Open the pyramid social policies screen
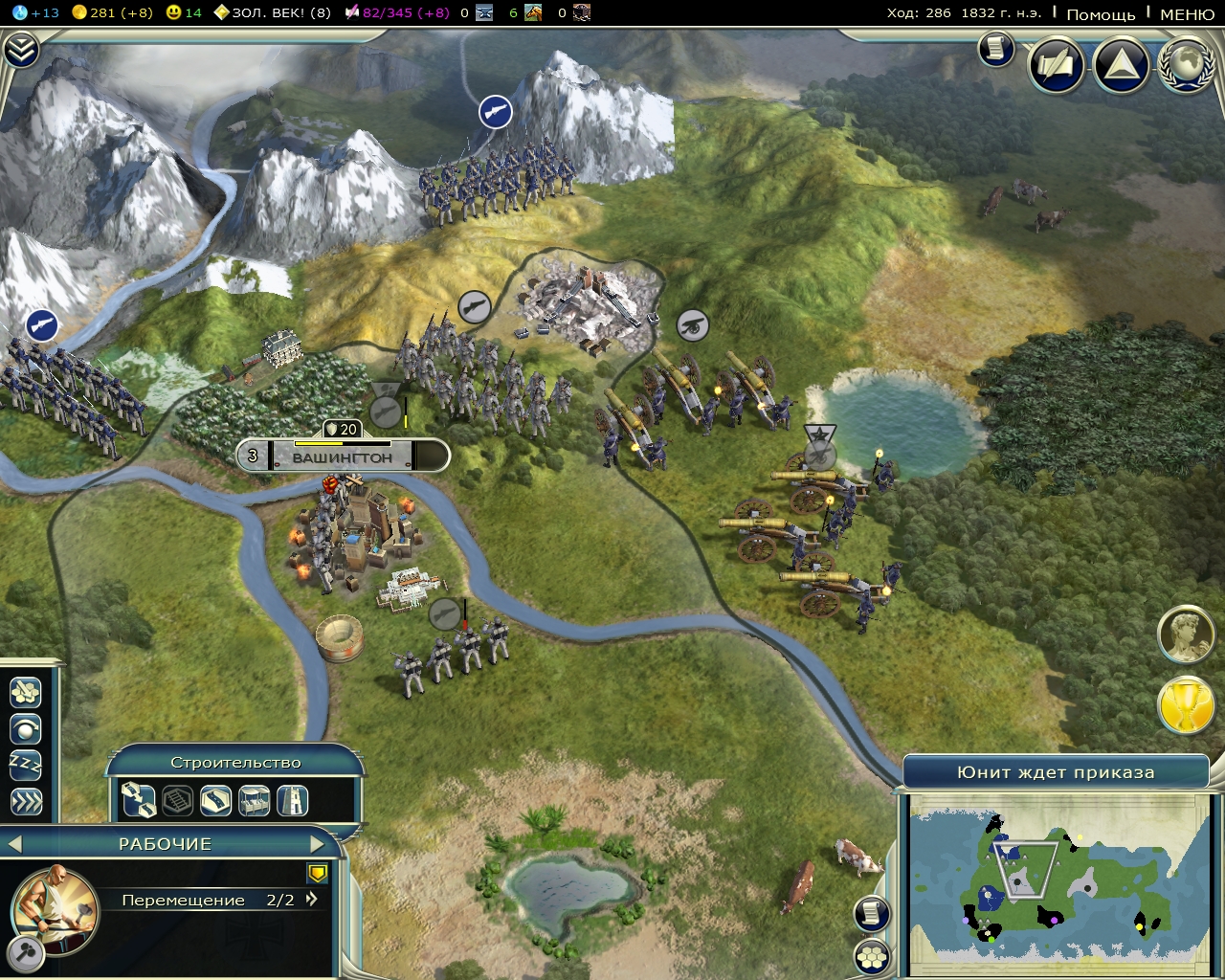Image resolution: width=1225 pixels, height=980 pixels. [1121, 65]
